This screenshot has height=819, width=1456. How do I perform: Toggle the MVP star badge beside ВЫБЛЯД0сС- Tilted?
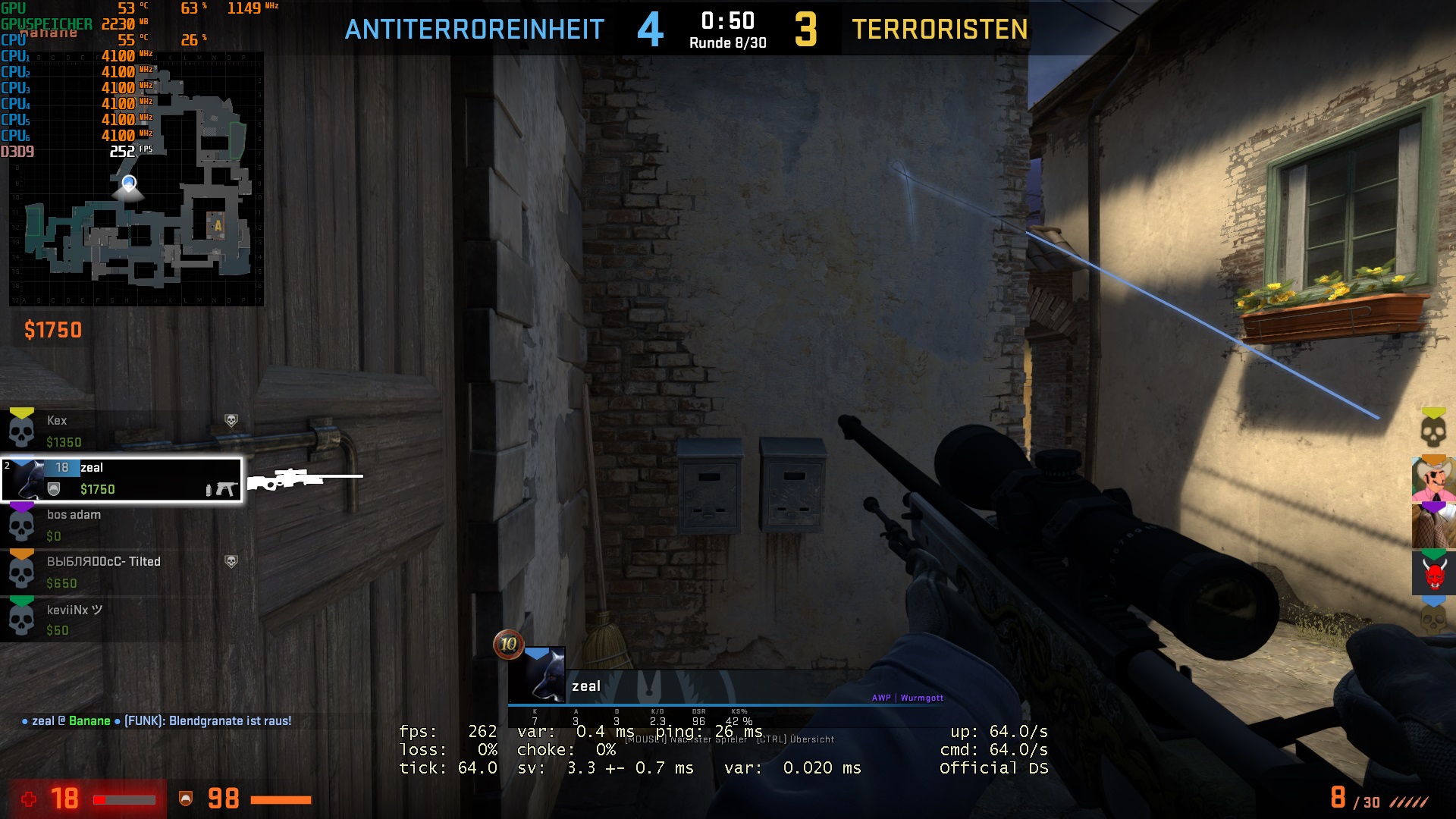(x=232, y=562)
